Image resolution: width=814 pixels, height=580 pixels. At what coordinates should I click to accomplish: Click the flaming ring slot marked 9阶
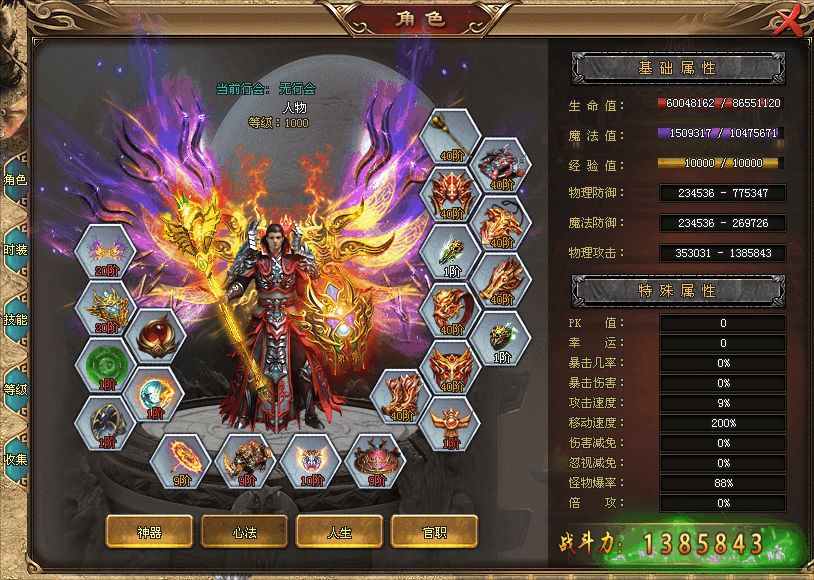[x=180, y=461]
